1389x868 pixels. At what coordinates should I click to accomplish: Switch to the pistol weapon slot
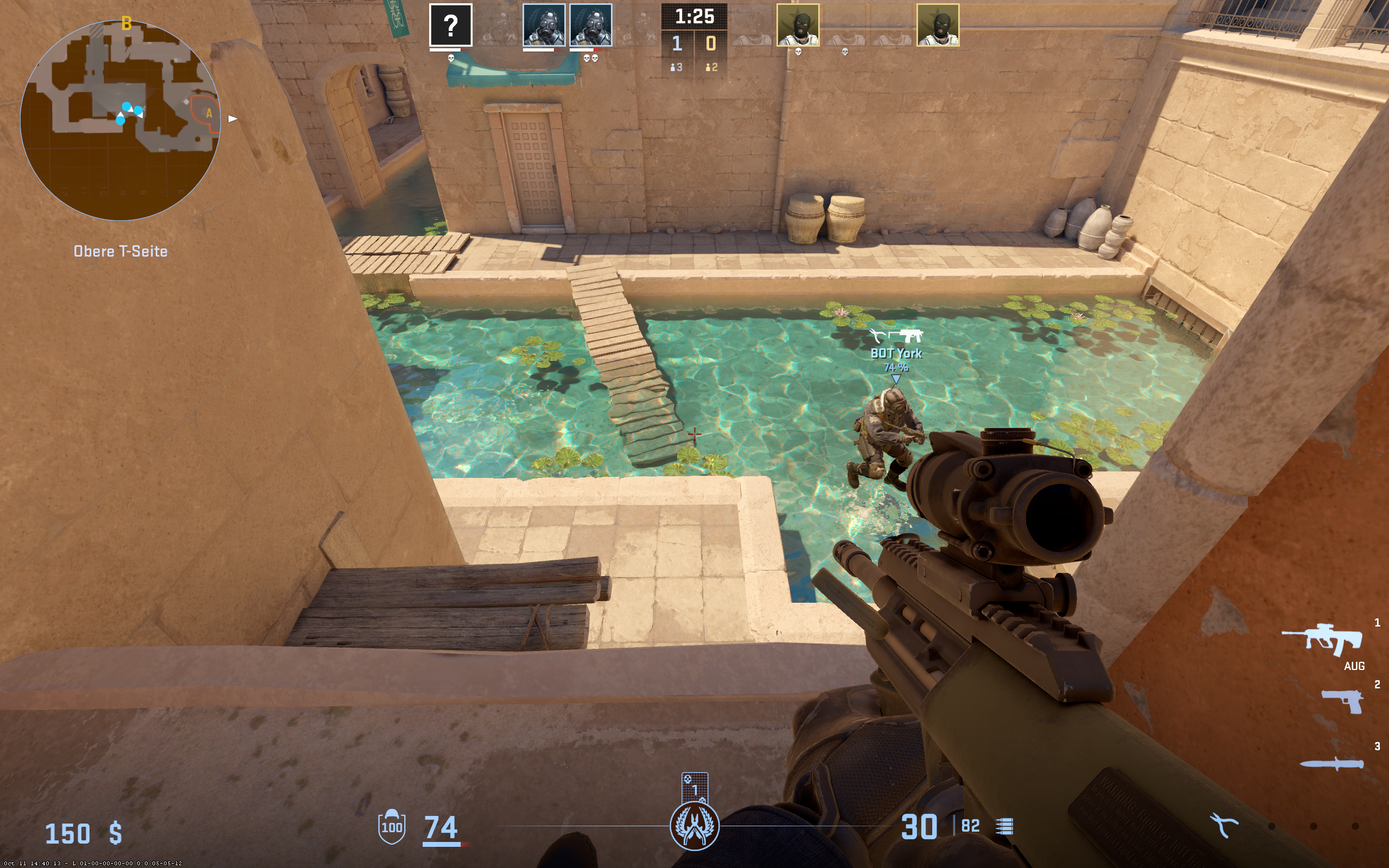tap(1342, 701)
